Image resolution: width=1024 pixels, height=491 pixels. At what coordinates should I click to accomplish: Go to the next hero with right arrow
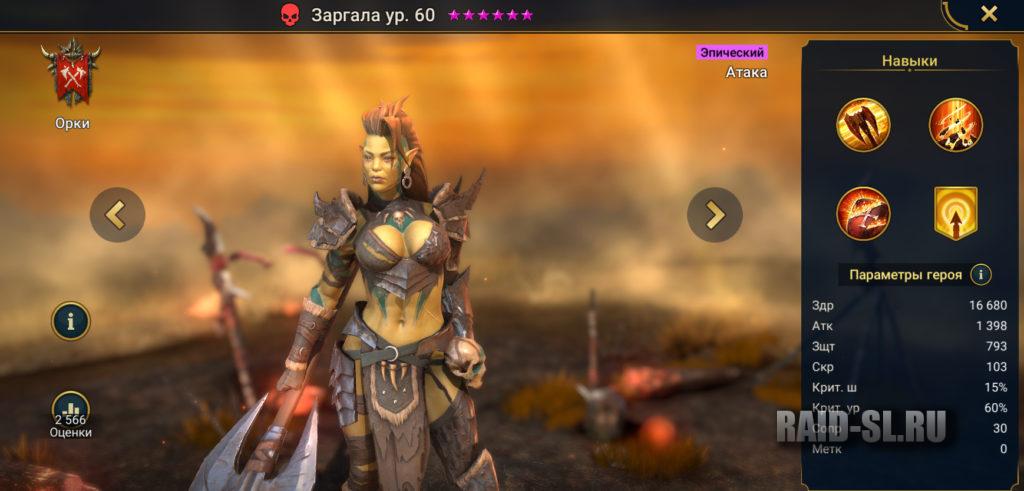(x=714, y=215)
